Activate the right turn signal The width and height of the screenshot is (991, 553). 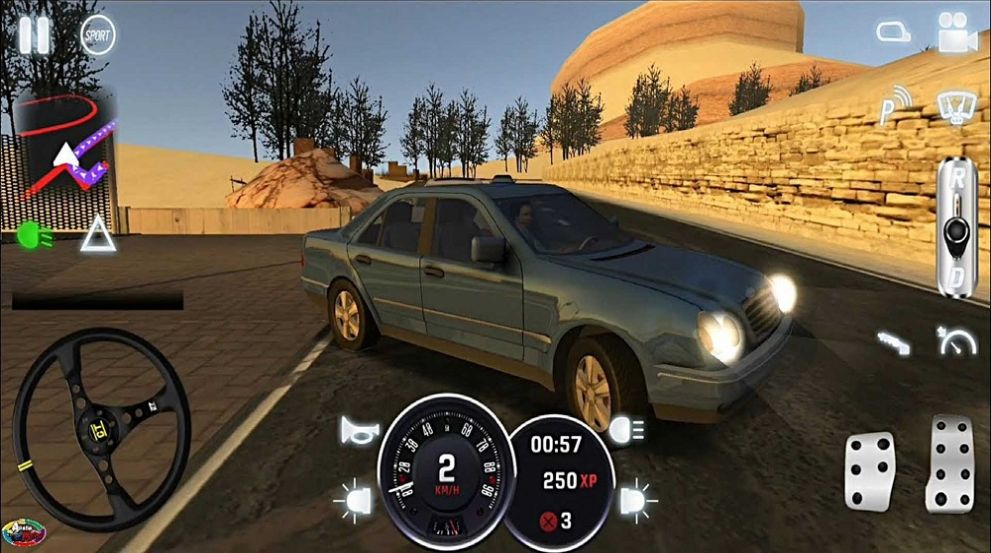click(636, 498)
